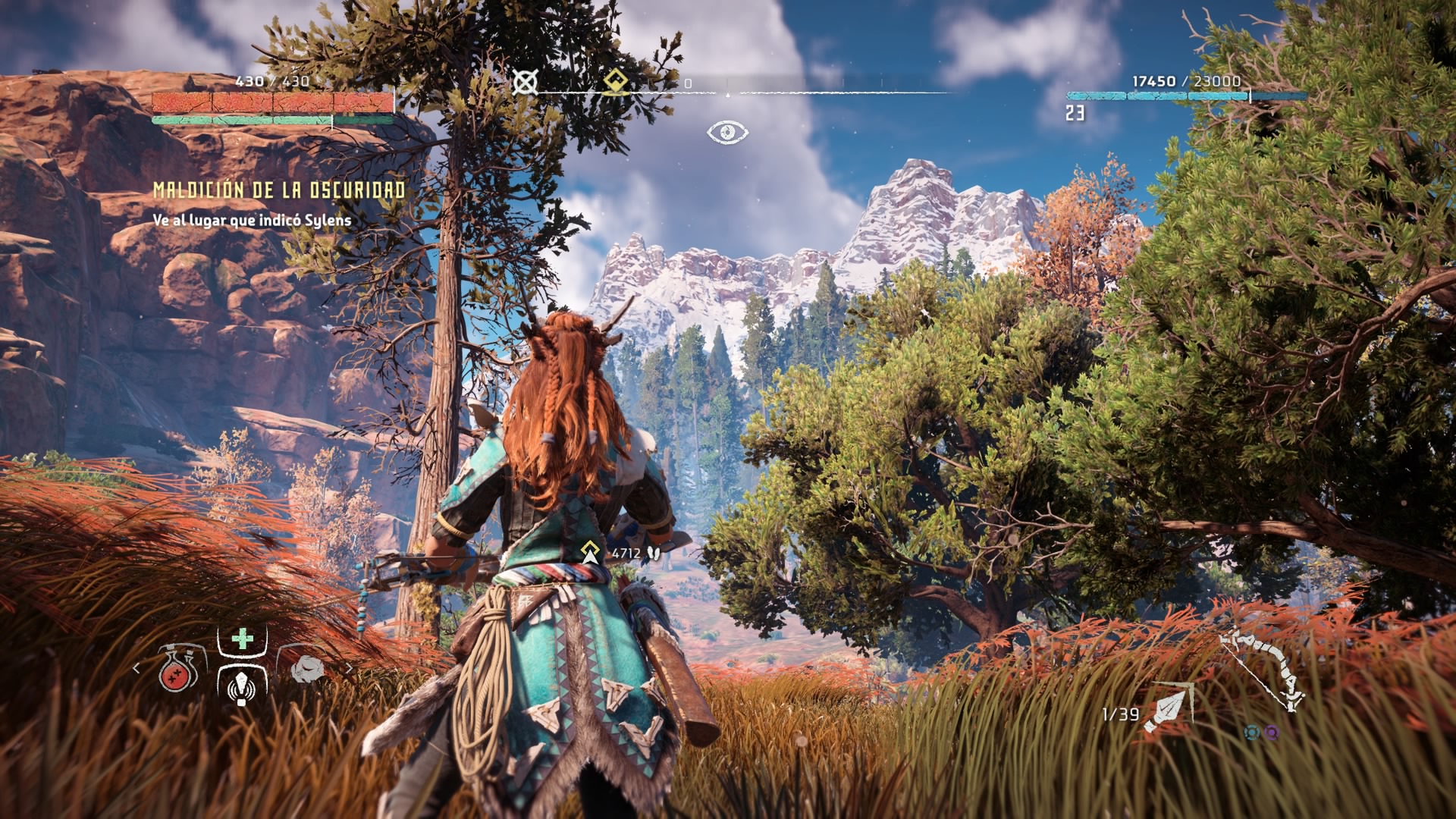Open the Maldición de la Oscuridad quest tracker

point(279,190)
